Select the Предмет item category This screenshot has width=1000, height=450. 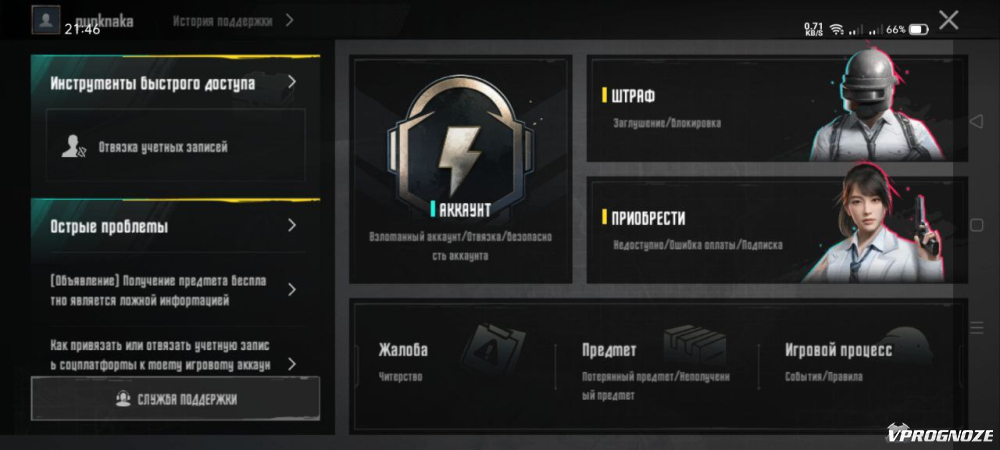pos(655,362)
